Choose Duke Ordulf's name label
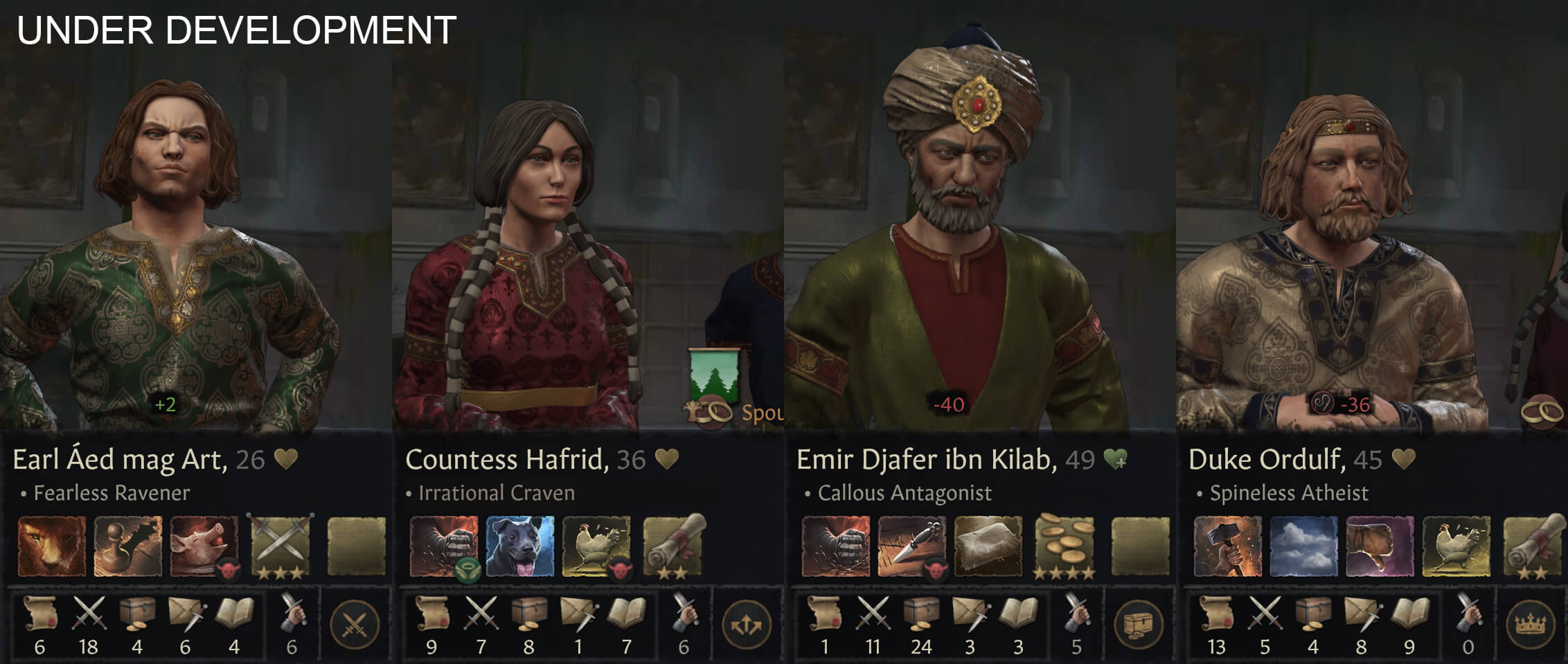Image resolution: width=1568 pixels, height=664 pixels. [1266, 460]
